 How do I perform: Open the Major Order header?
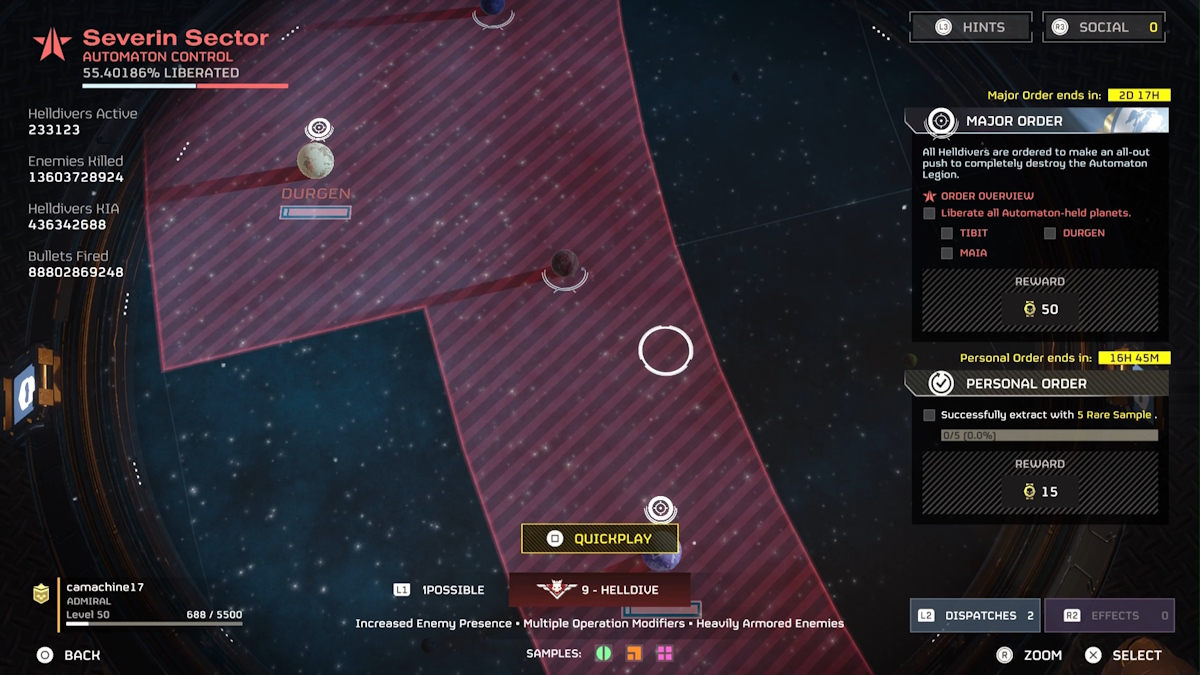click(1036, 121)
